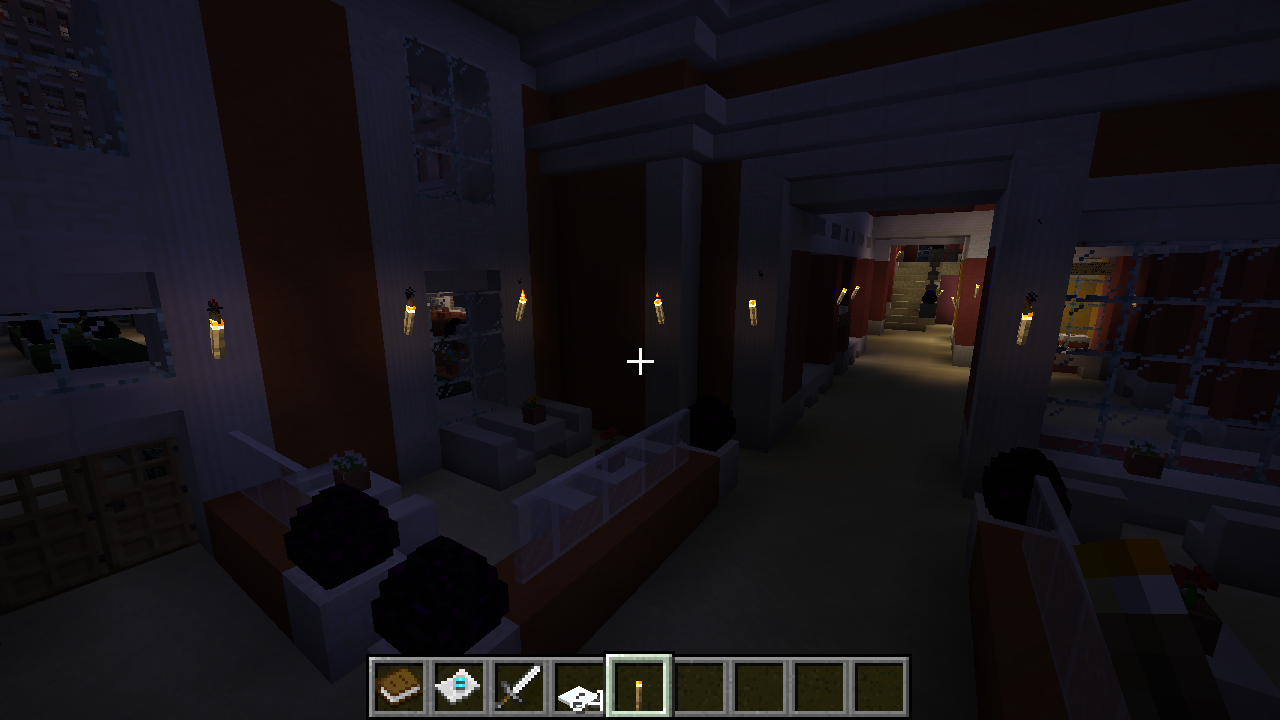The width and height of the screenshot is (1280, 720).
Task: Select the white map item slot
Action: point(460,687)
